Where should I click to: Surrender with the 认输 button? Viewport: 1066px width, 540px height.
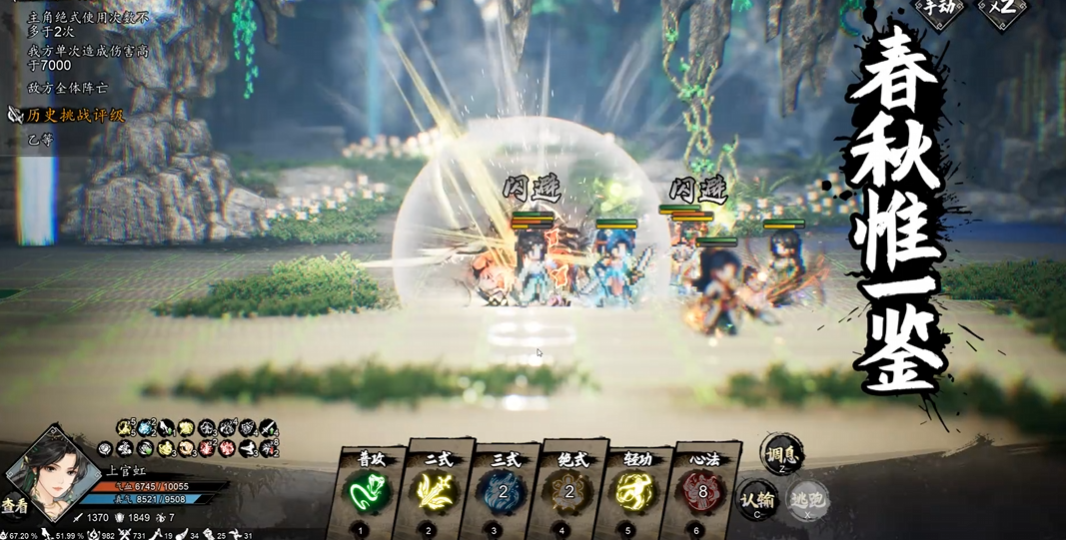pos(758,499)
